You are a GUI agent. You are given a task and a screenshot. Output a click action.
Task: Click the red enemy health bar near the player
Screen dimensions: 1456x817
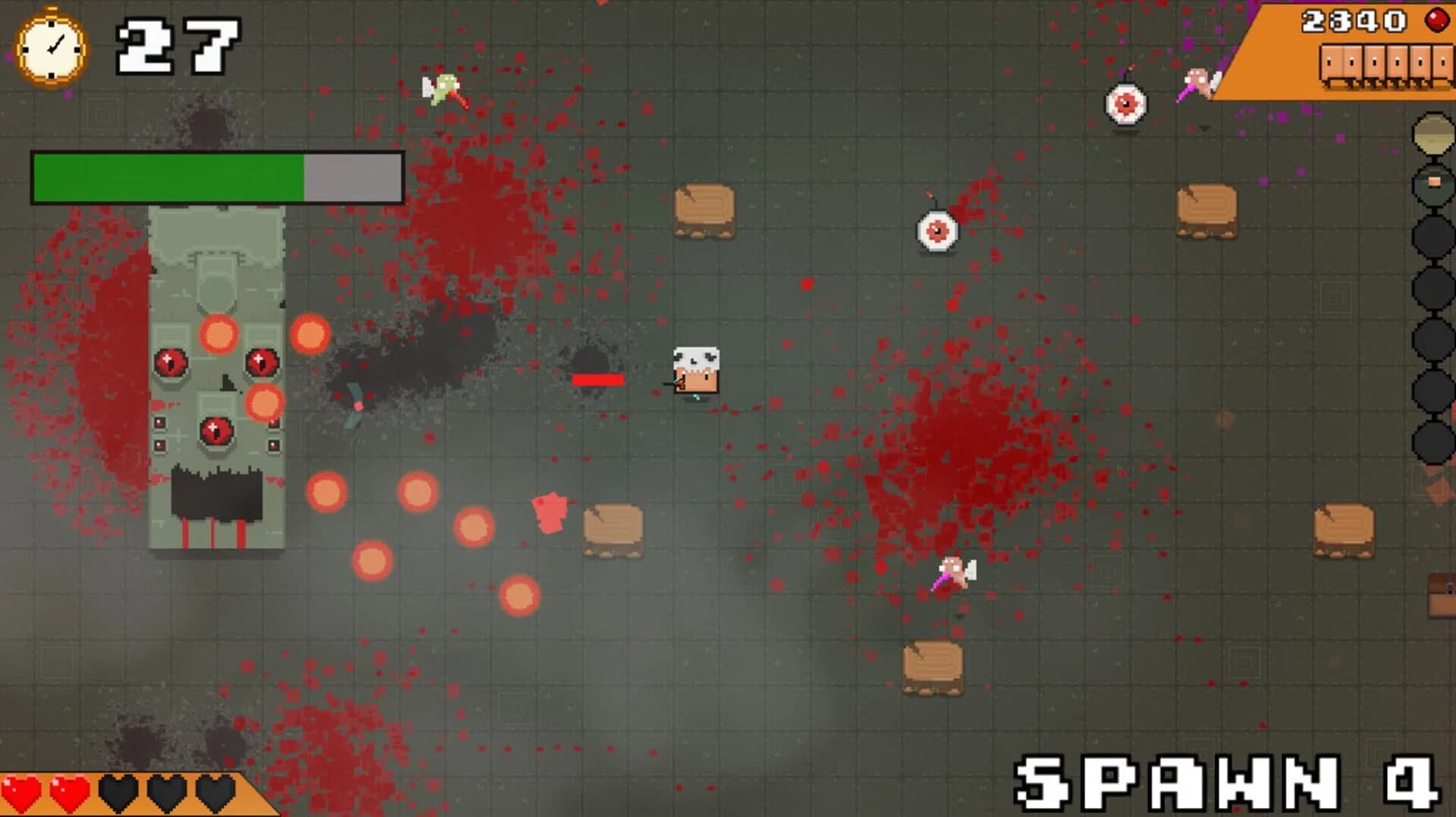coord(598,378)
